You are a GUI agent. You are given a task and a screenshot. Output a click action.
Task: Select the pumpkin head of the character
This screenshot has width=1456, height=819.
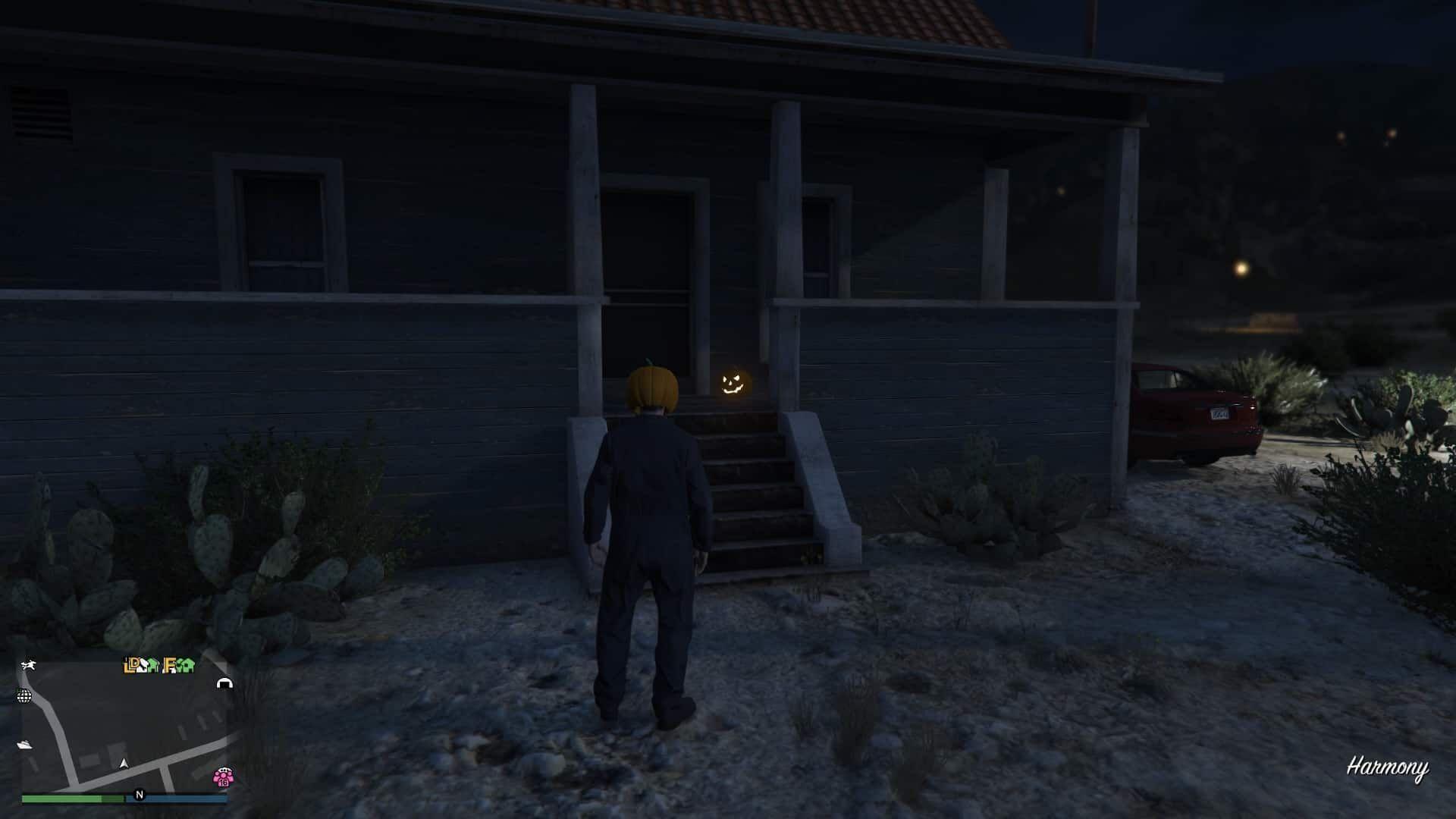(653, 386)
